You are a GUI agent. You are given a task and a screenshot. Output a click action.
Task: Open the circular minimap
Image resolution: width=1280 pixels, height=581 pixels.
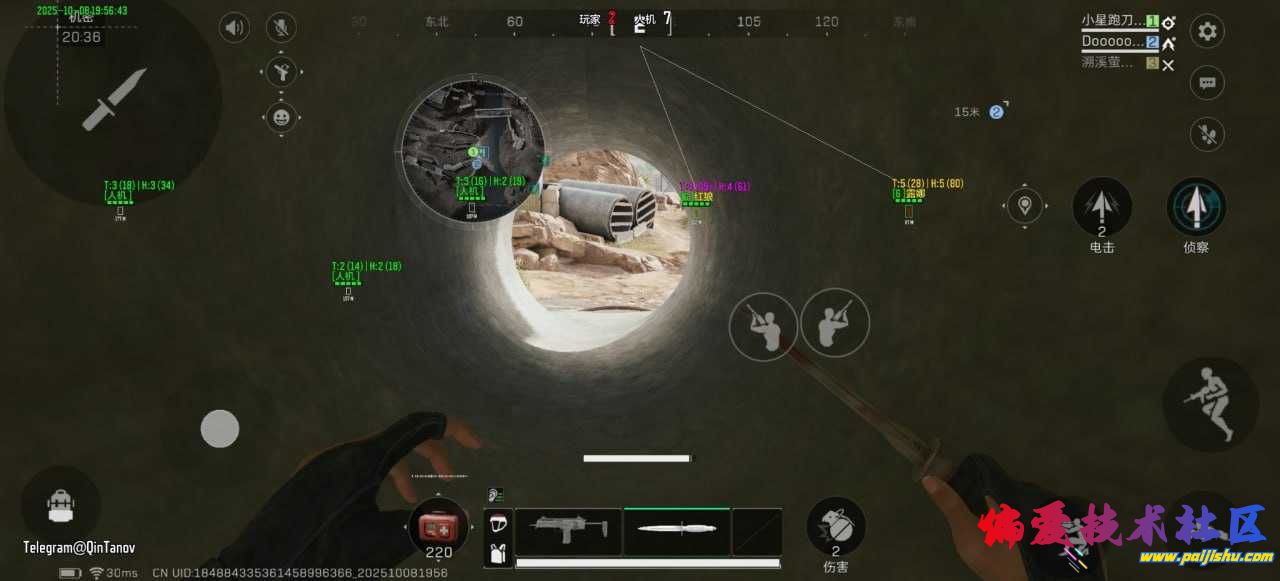(471, 152)
